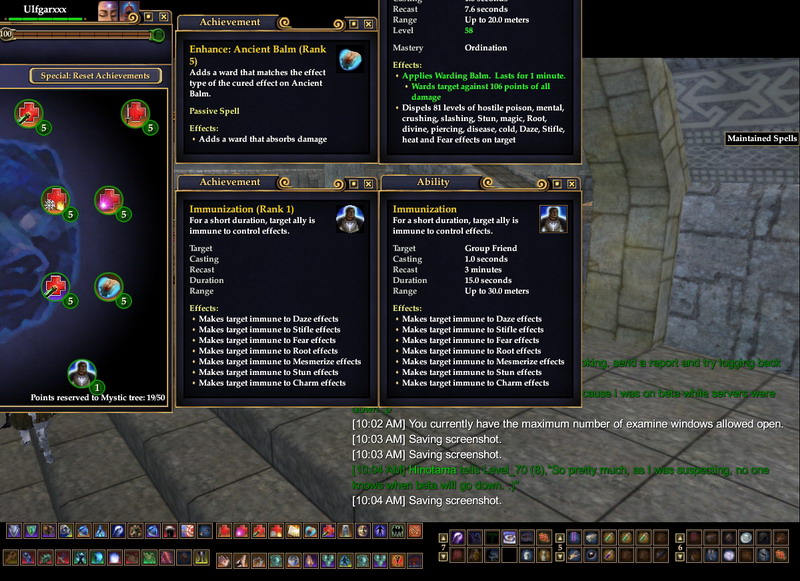The width and height of the screenshot is (800, 581).
Task: Select the Ancient Balm bandage achievement node
Action: pyautogui.click(x=107, y=287)
